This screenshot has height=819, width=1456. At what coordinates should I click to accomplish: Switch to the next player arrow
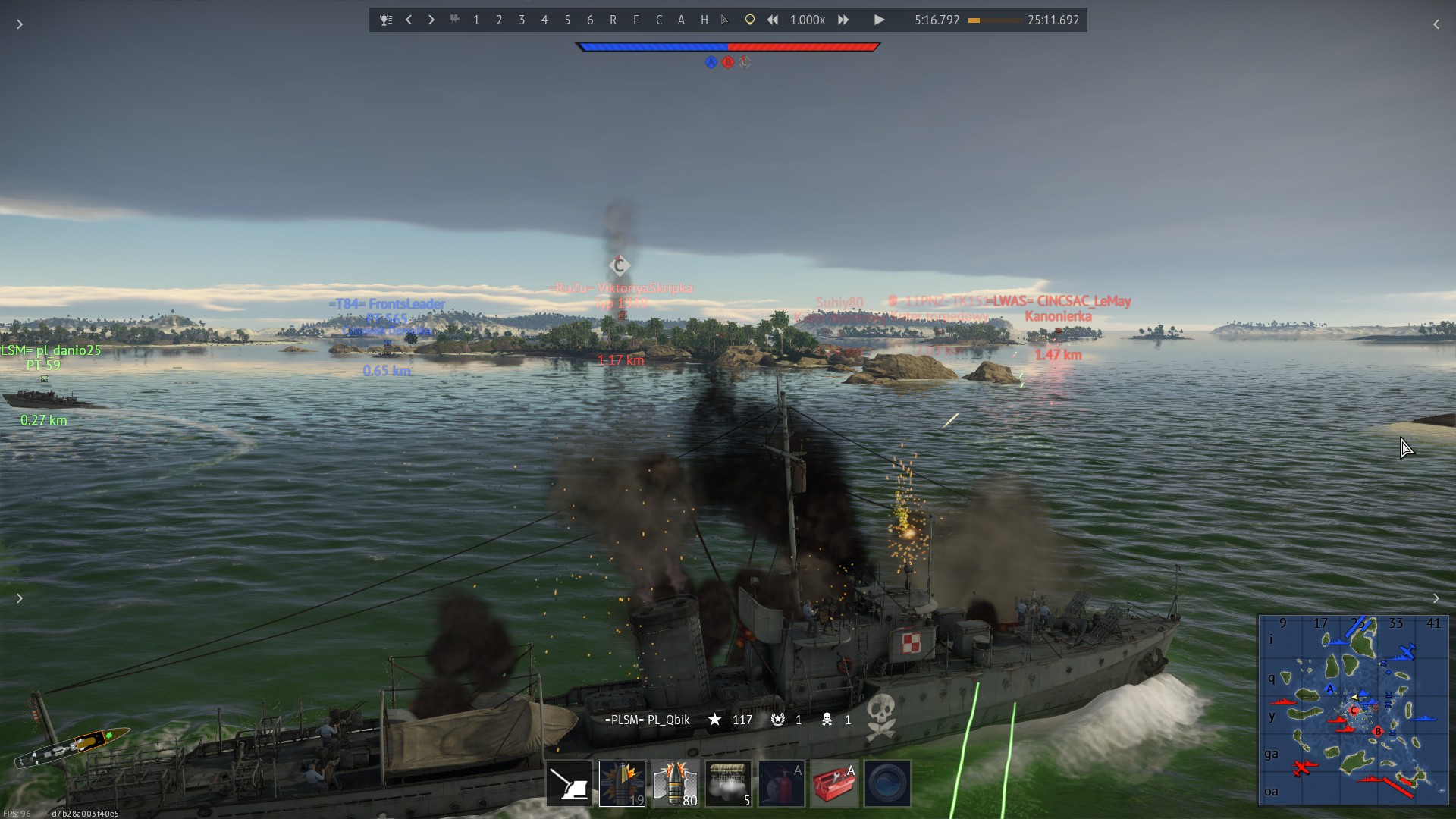pos(431,20)
